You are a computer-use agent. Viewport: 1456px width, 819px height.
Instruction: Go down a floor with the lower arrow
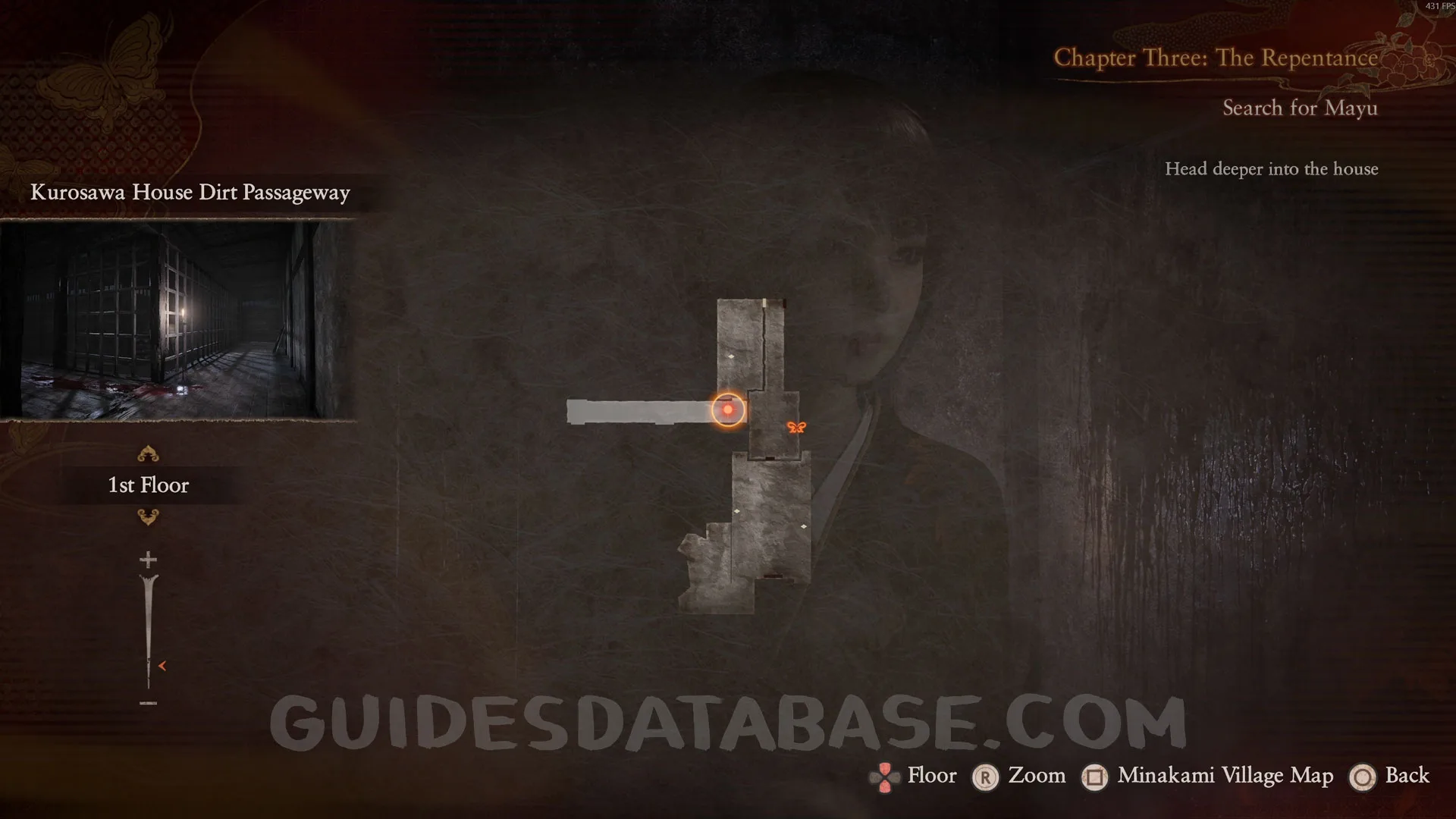(x=148, y=517)
